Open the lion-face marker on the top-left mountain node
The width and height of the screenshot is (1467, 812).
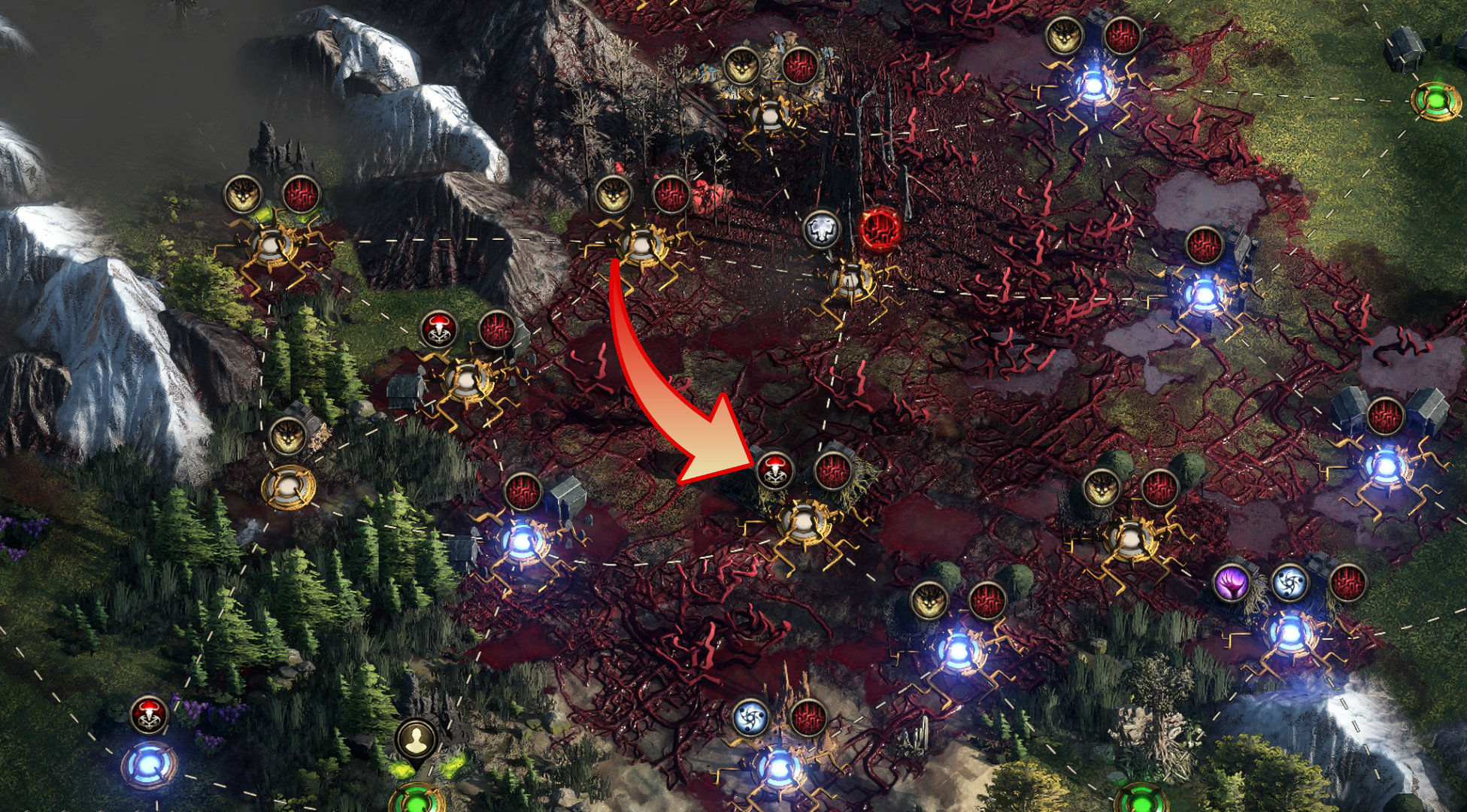point(242,193)
